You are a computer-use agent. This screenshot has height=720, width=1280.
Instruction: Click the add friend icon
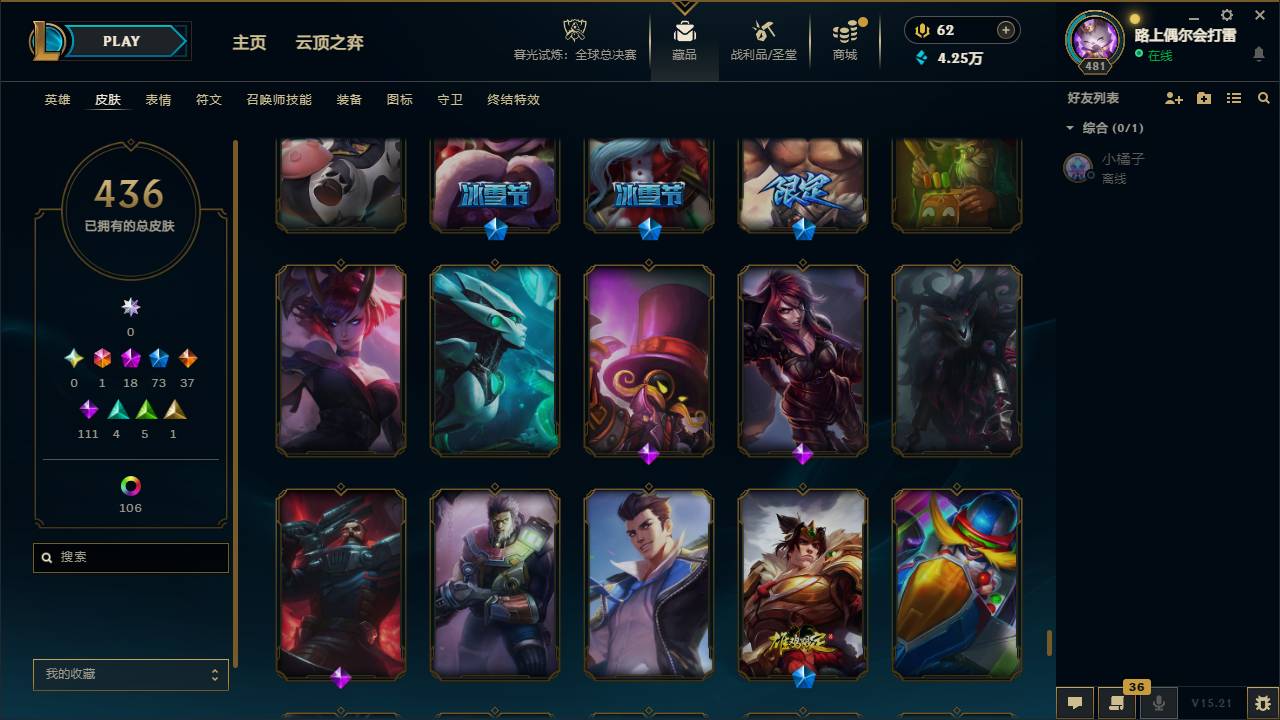pos(1172,98)
